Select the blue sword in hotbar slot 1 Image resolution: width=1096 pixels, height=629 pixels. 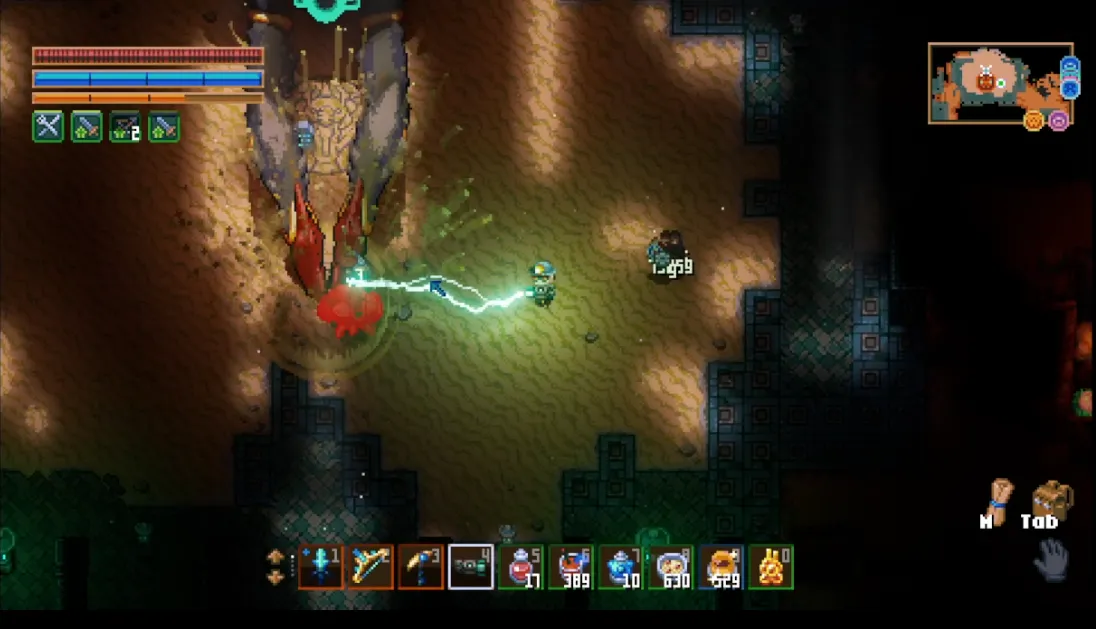point(320,567)
